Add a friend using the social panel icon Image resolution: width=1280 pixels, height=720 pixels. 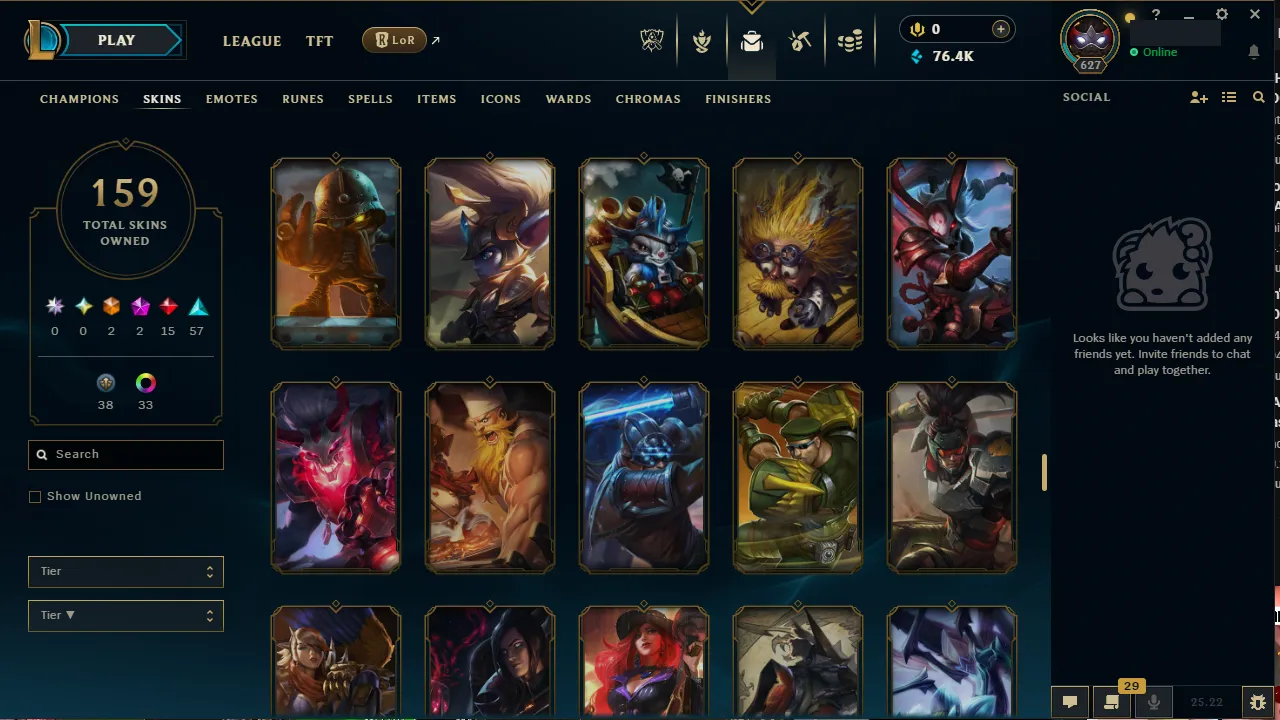click(x=1198, y=97)
